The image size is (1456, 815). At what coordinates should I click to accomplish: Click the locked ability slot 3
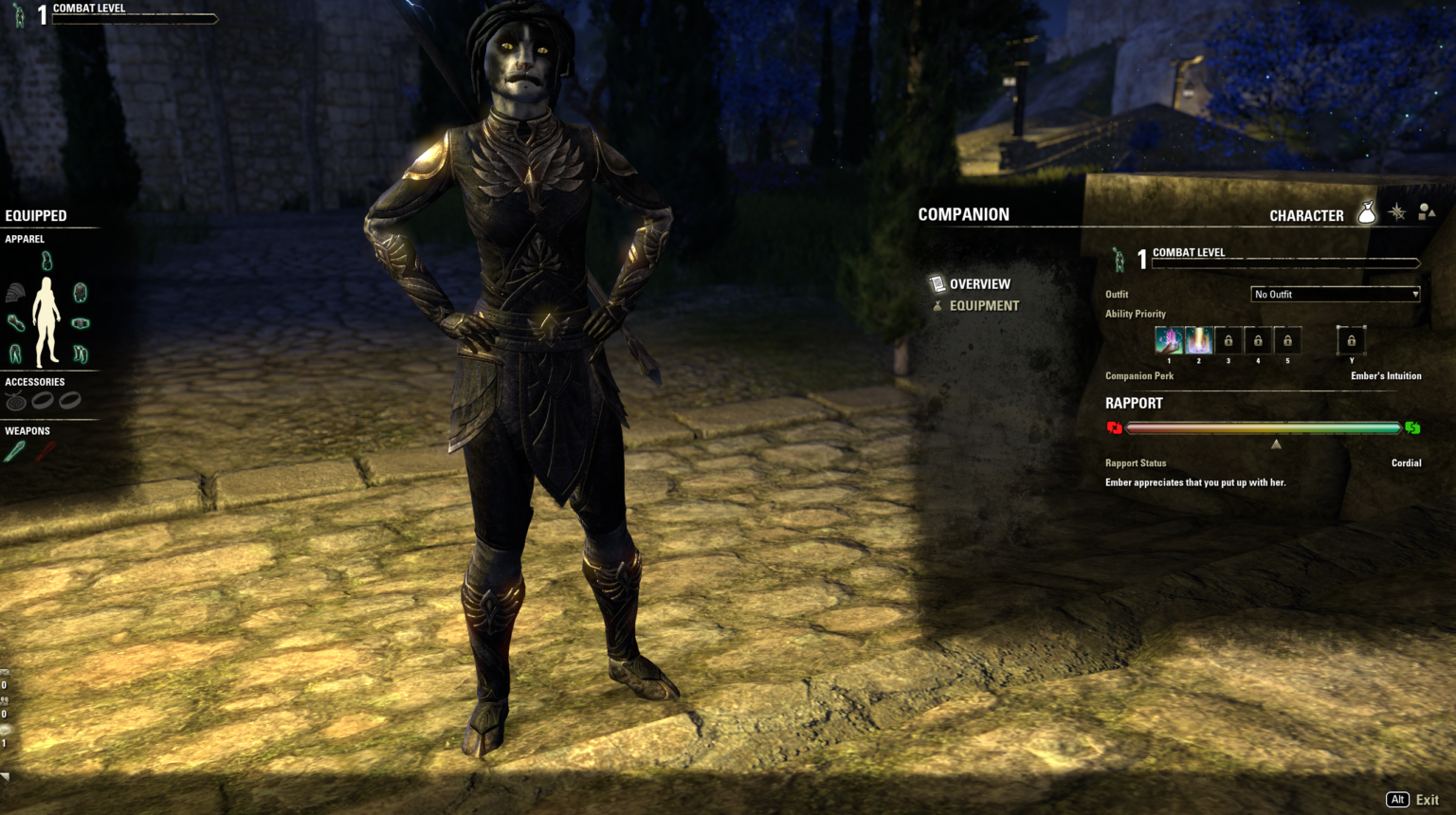[x=1228, y=339]
